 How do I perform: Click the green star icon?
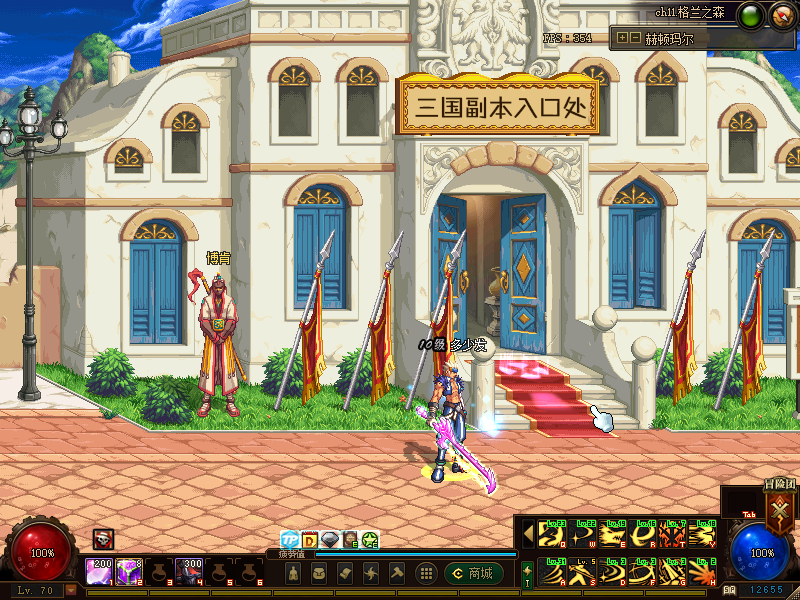(370, 540)
